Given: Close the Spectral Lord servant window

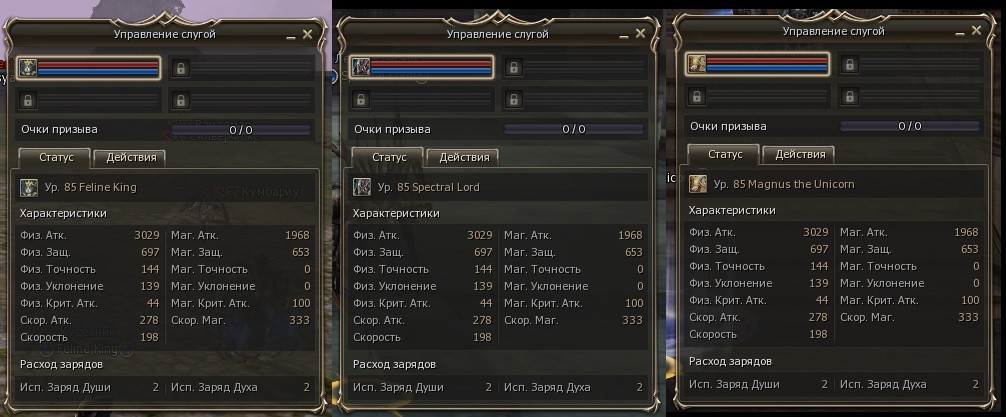Looking at the screenshot, I should (640, 34).
